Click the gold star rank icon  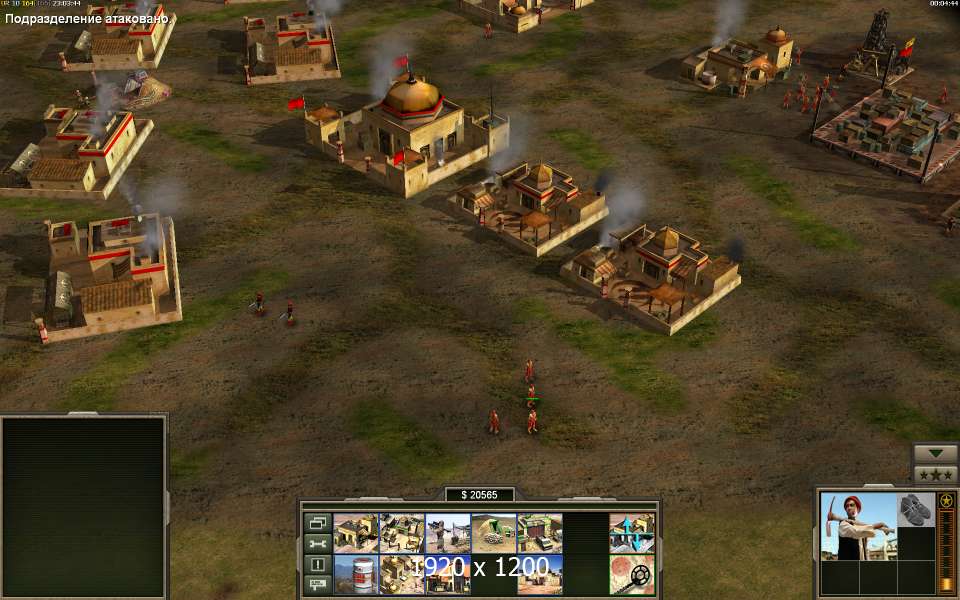(946, 500)
